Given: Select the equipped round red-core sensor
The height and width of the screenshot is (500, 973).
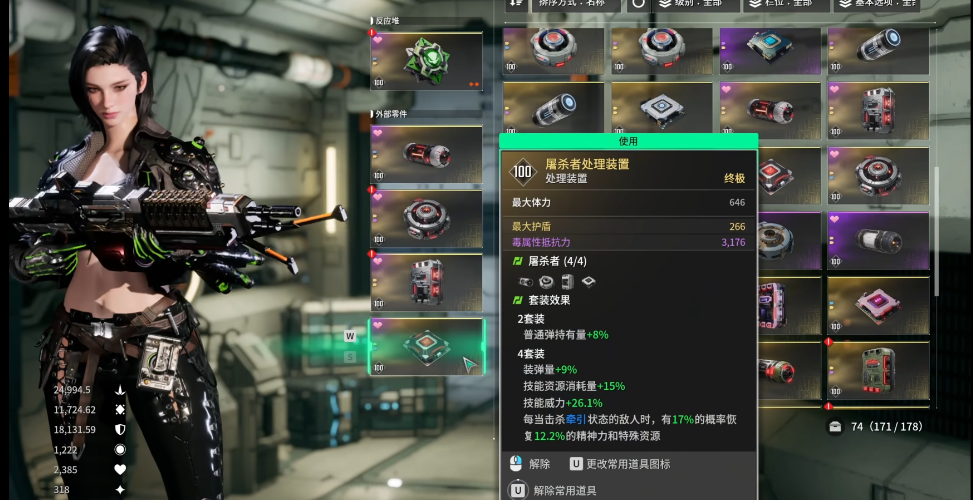Looking at the screenshot, I should tap(426, 218).
